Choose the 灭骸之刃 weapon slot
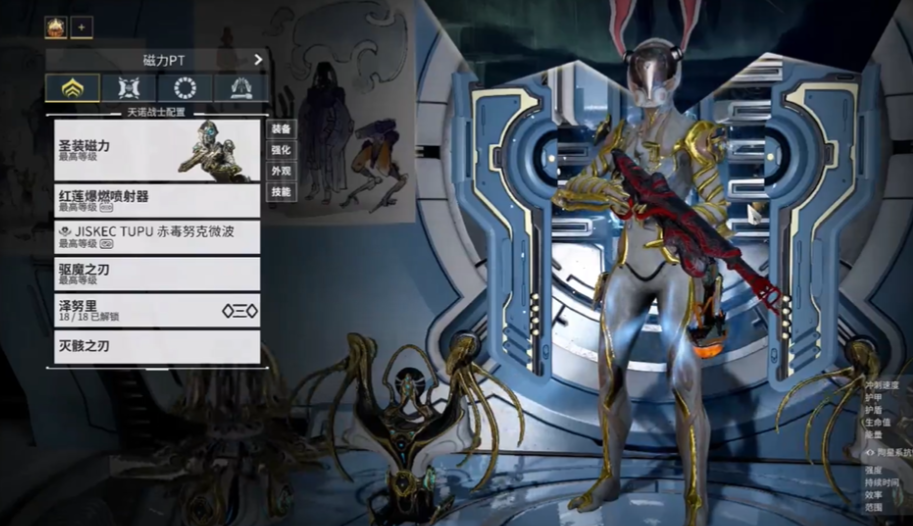 [157, 347]
